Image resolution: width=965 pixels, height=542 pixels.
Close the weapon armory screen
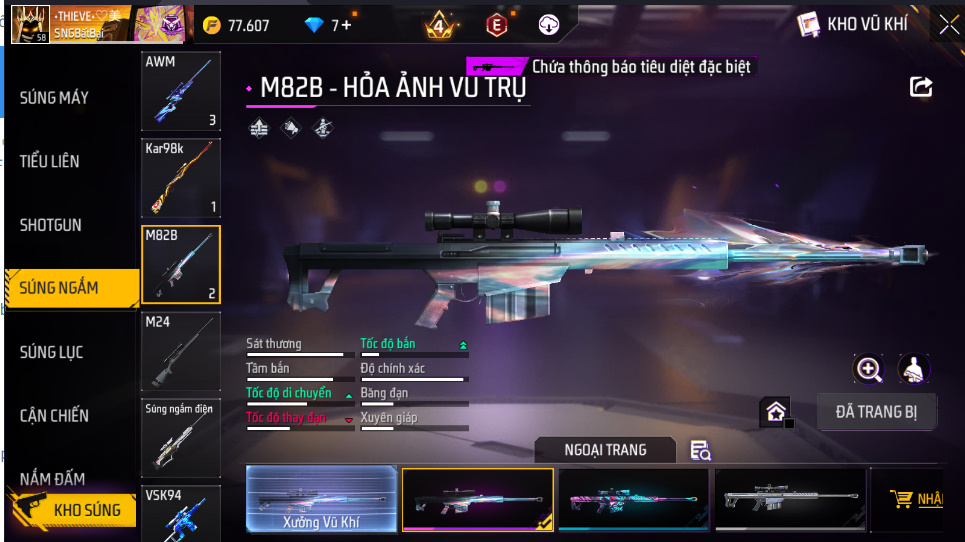pyautogui.click(x=948, y=25)
